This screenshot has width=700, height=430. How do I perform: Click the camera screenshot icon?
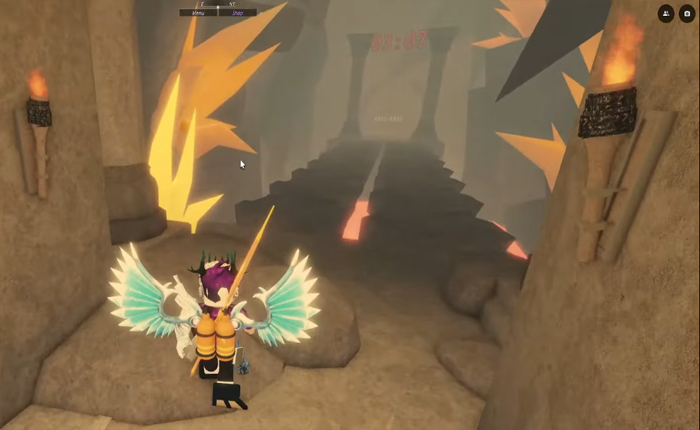687,13
